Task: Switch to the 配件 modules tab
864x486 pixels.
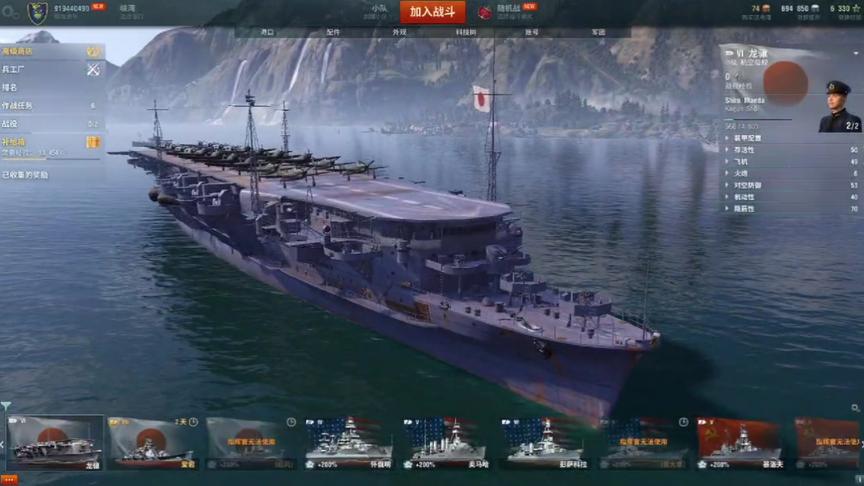Action: pyautogui.click(x=333, y=32)
